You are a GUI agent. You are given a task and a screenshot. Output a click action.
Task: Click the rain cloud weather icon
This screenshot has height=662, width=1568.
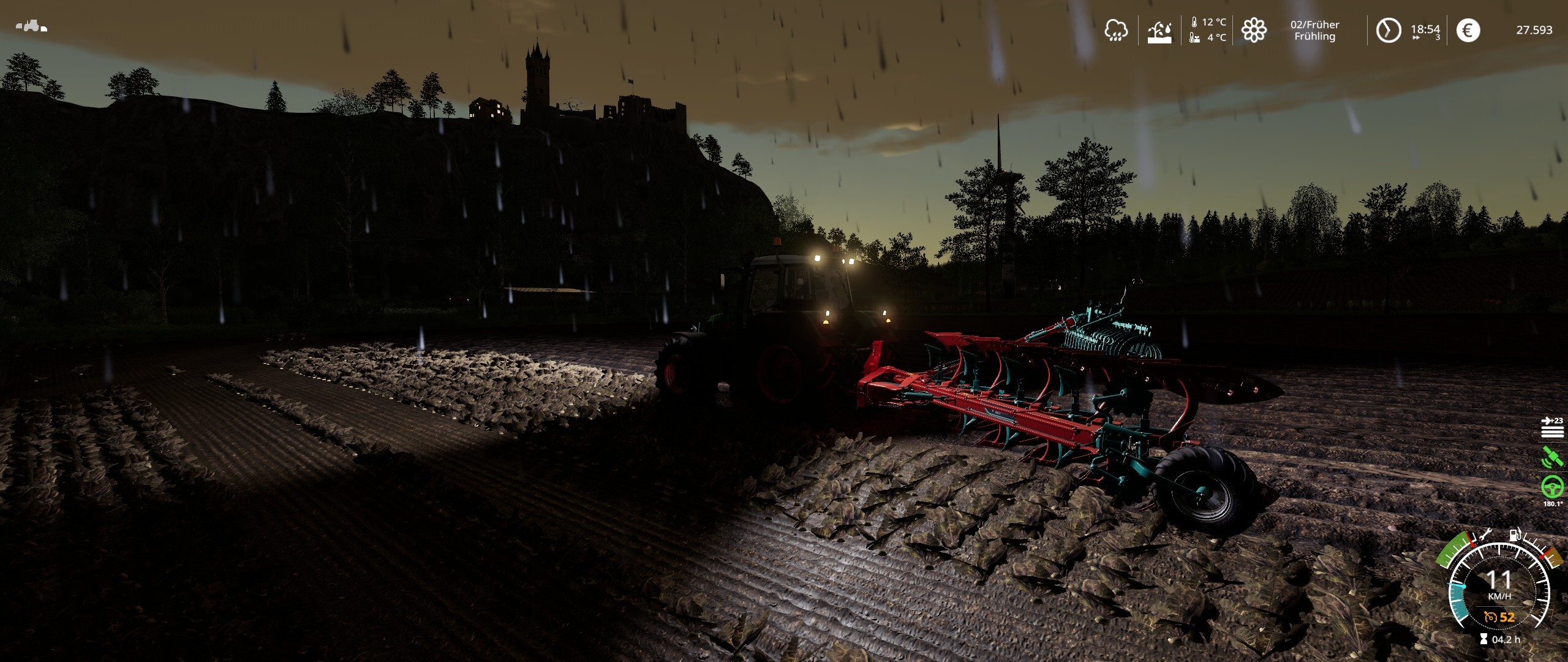[x=1115, y=30]
